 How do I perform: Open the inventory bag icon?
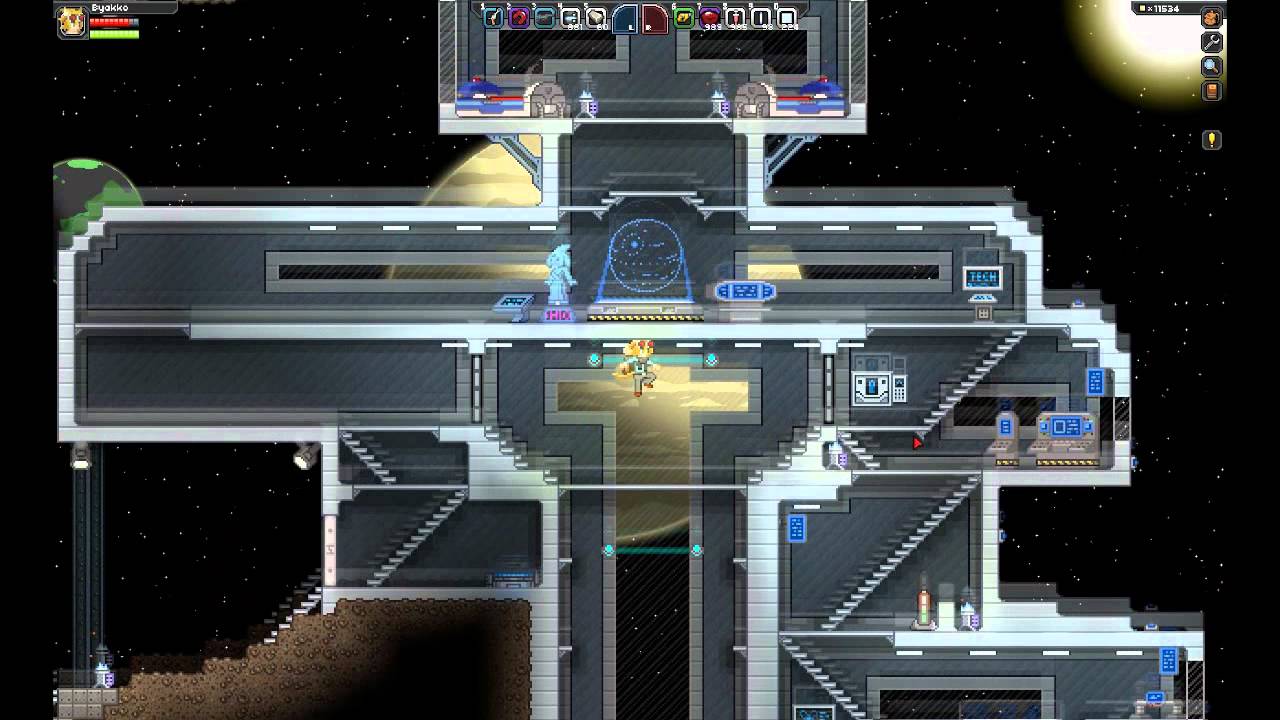1211,18
